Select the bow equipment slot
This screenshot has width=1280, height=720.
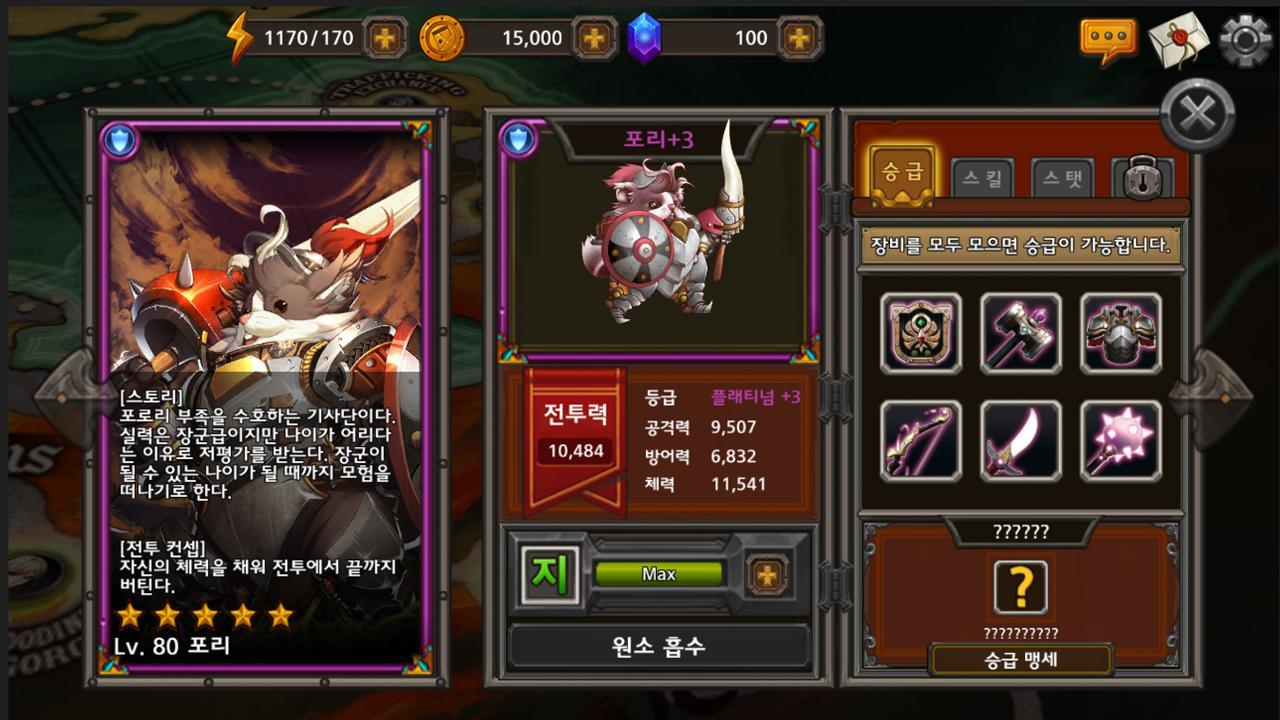(x=921, y=441)
